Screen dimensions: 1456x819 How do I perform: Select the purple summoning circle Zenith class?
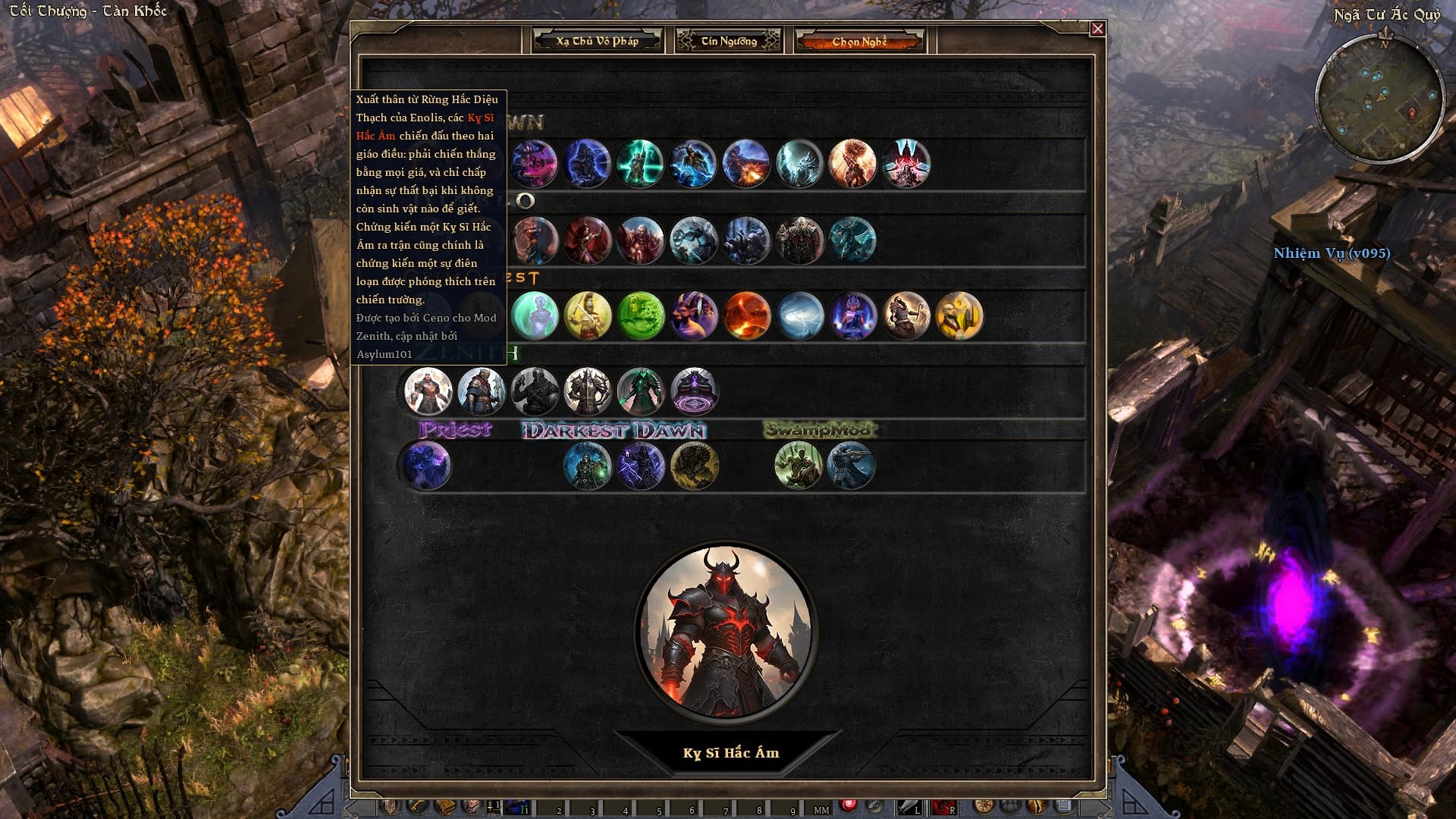tap(694, 391)
